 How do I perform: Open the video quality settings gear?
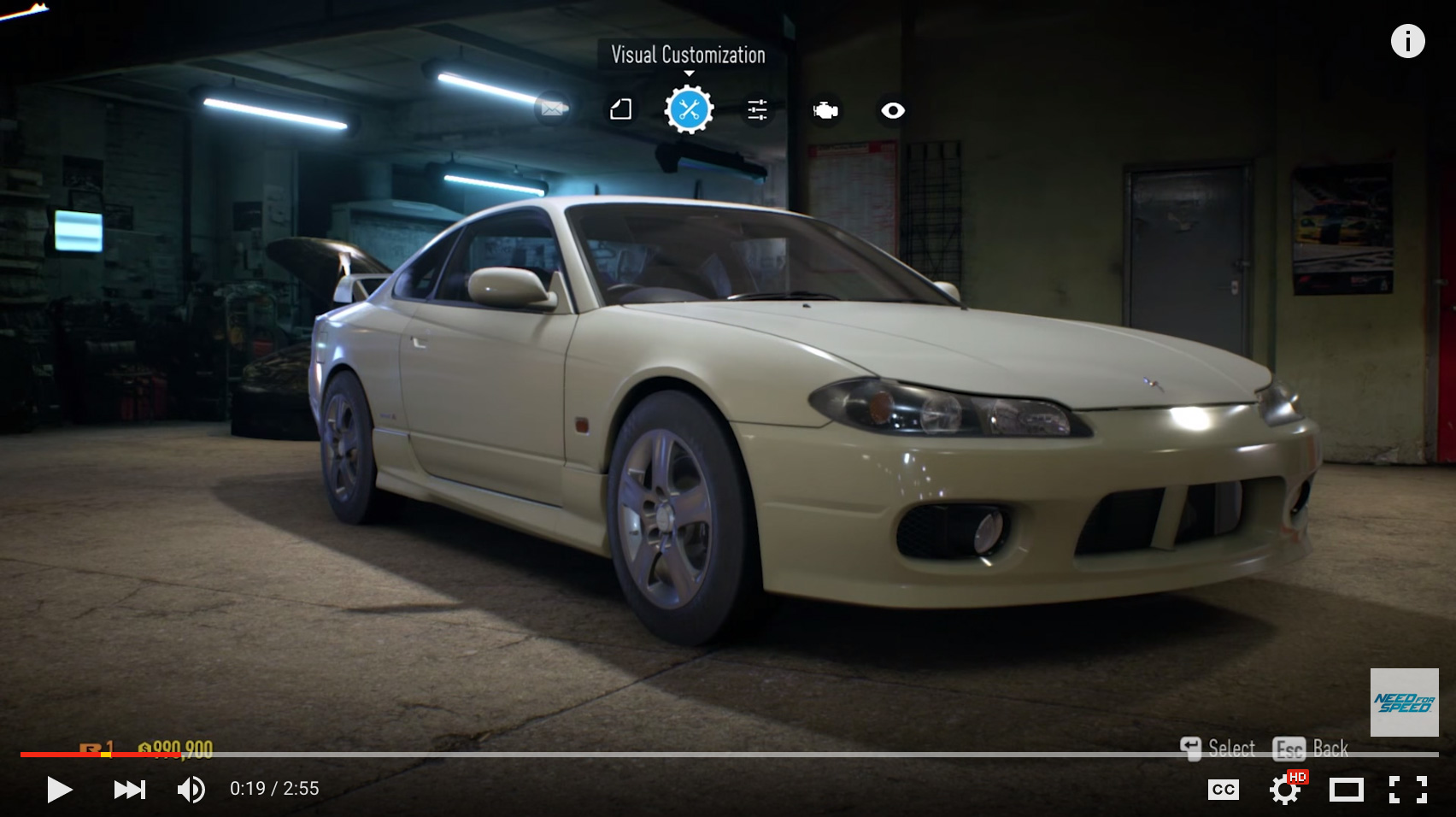1284,789
